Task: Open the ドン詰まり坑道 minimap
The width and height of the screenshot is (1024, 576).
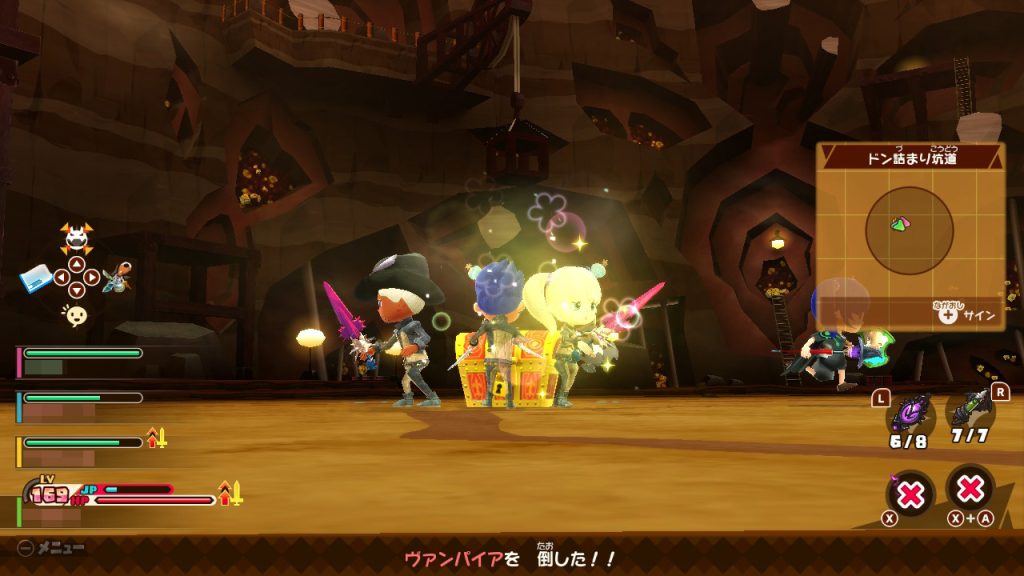Action: 909,231
